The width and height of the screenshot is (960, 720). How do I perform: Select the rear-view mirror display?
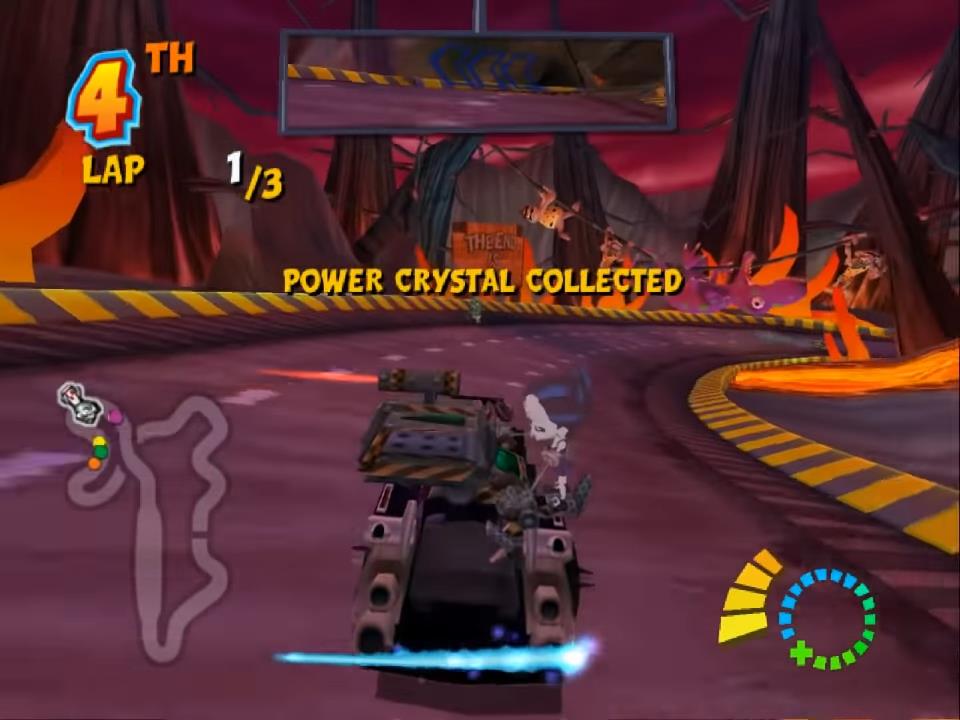tap(477, 81)
